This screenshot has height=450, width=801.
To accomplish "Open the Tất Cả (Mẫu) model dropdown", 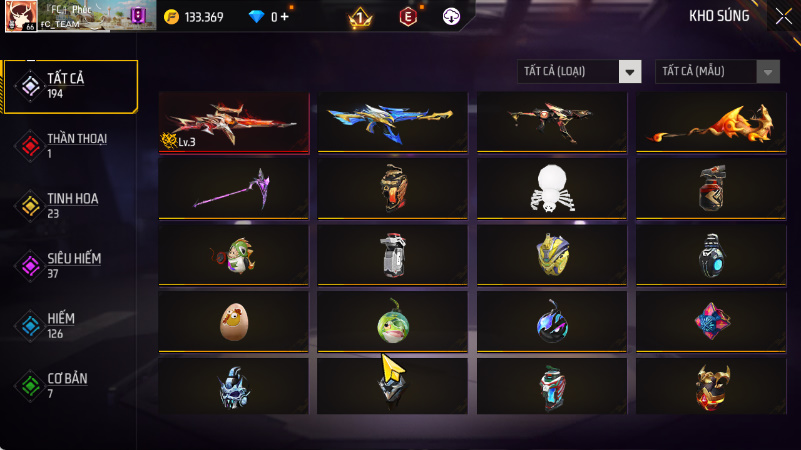I will (x=717, y=71).
